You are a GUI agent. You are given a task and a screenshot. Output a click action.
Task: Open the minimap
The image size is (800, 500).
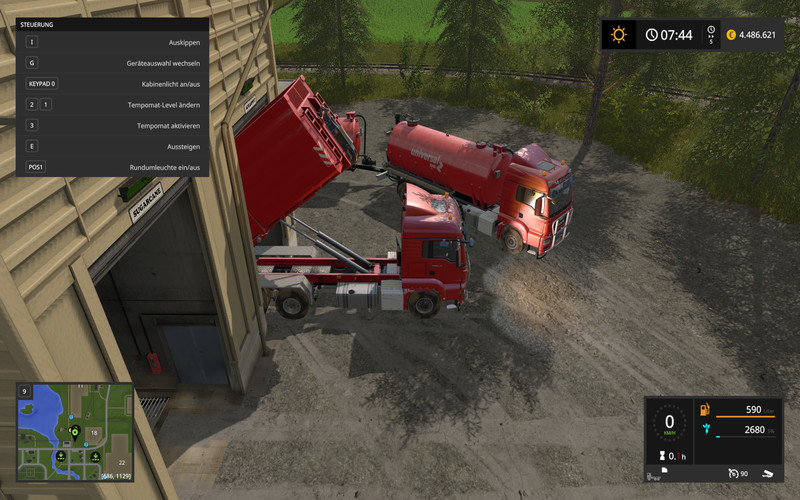74,427
